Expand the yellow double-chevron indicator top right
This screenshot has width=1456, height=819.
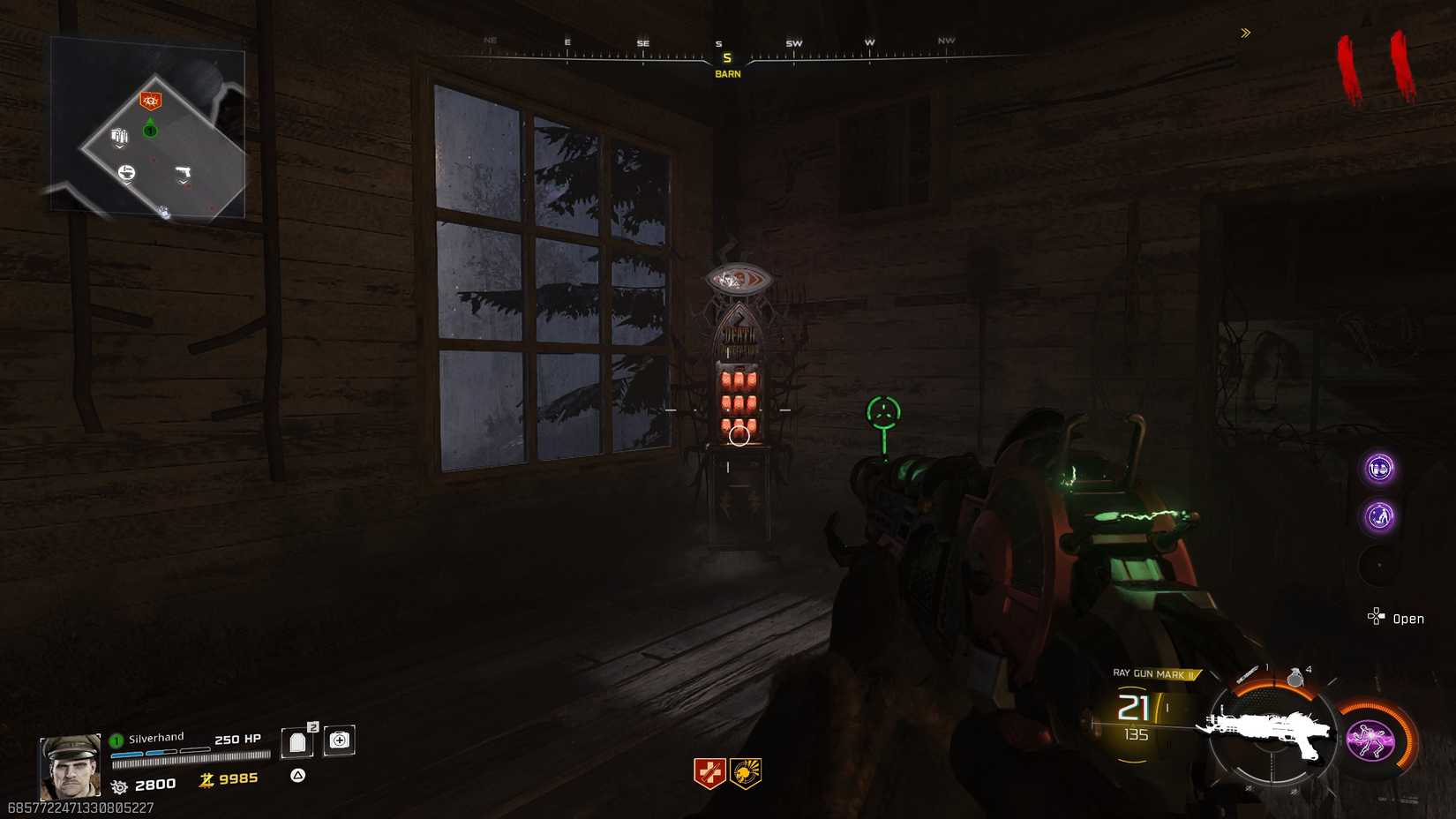tap(1244, 33)
